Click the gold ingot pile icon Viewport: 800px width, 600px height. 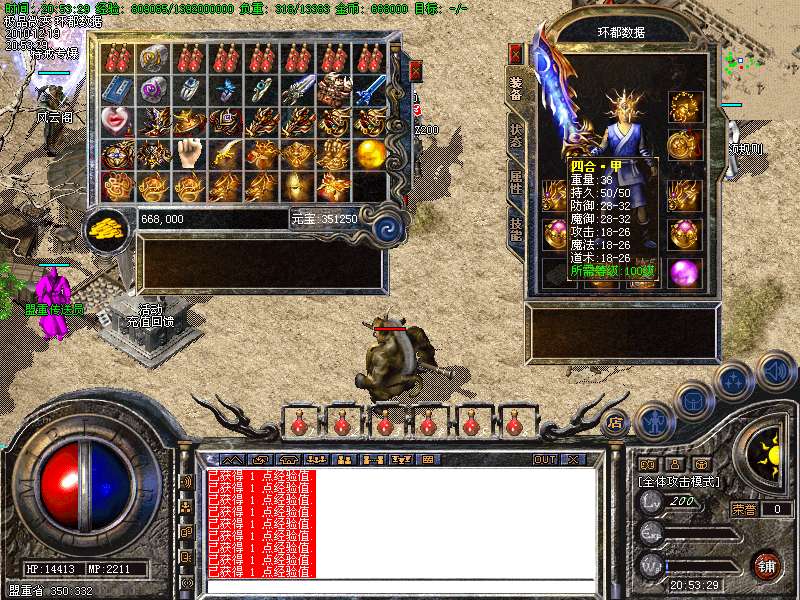coord(106,227)
